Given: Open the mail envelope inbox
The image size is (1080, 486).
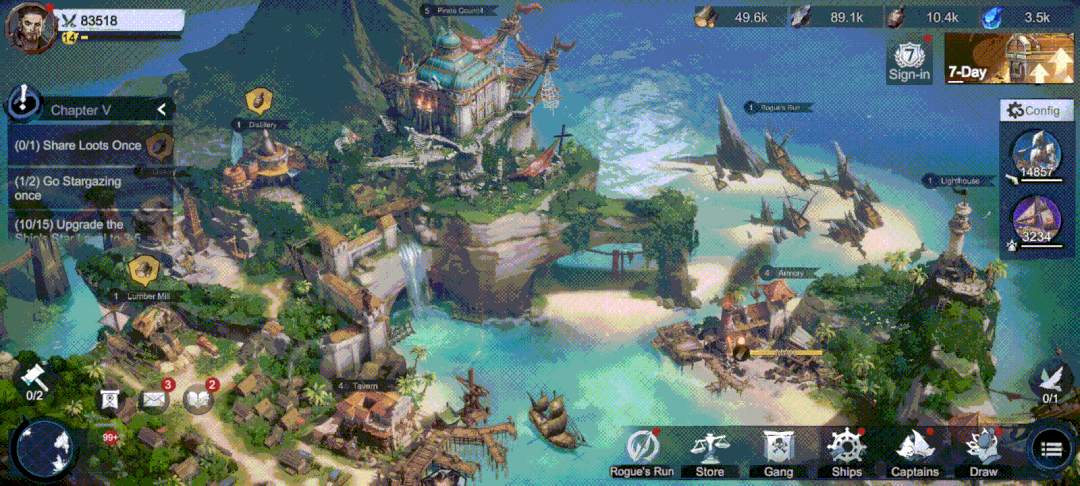Looking at the screenshot, I should (x=154, y=399).
